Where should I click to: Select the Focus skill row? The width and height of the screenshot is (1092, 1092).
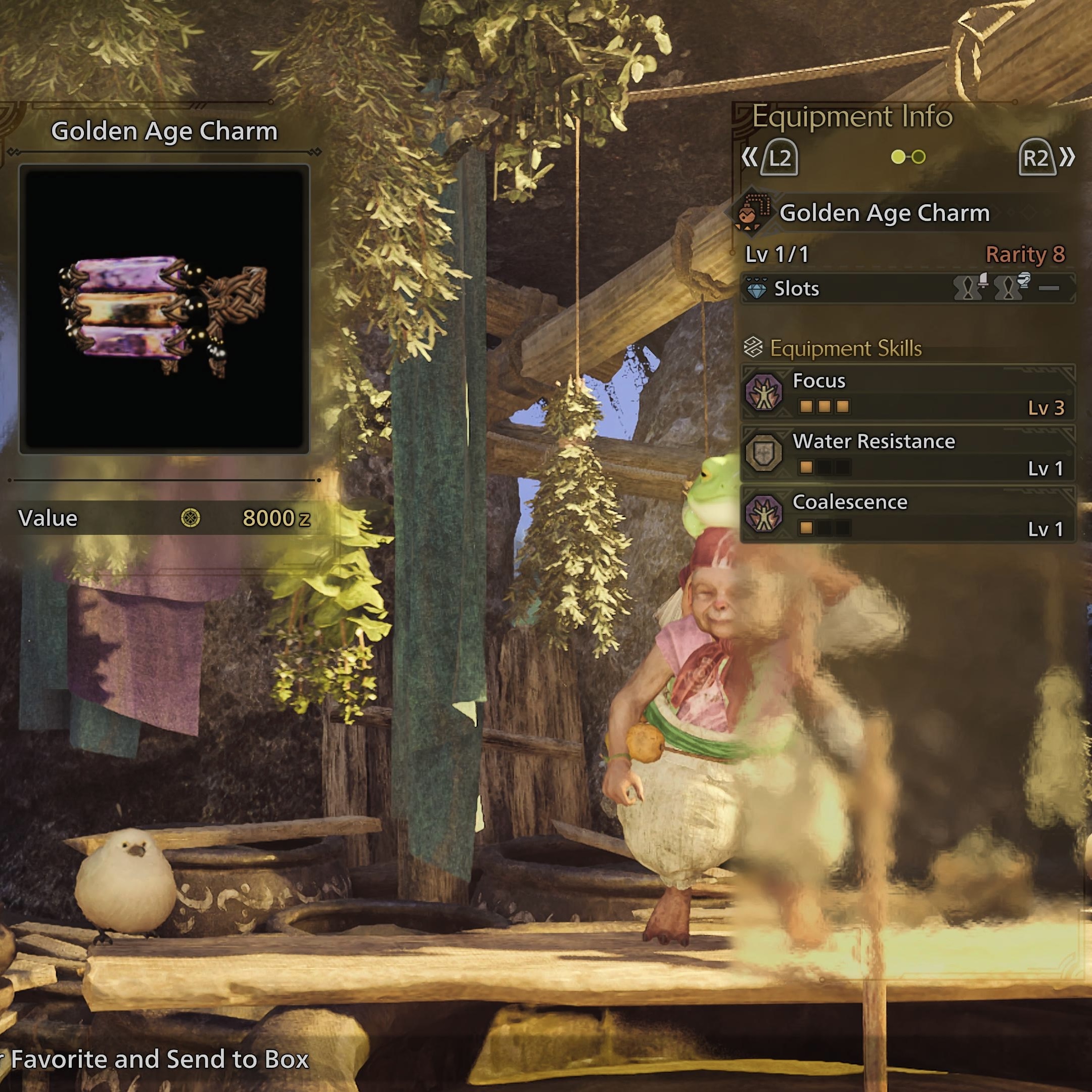coord(906,394)
